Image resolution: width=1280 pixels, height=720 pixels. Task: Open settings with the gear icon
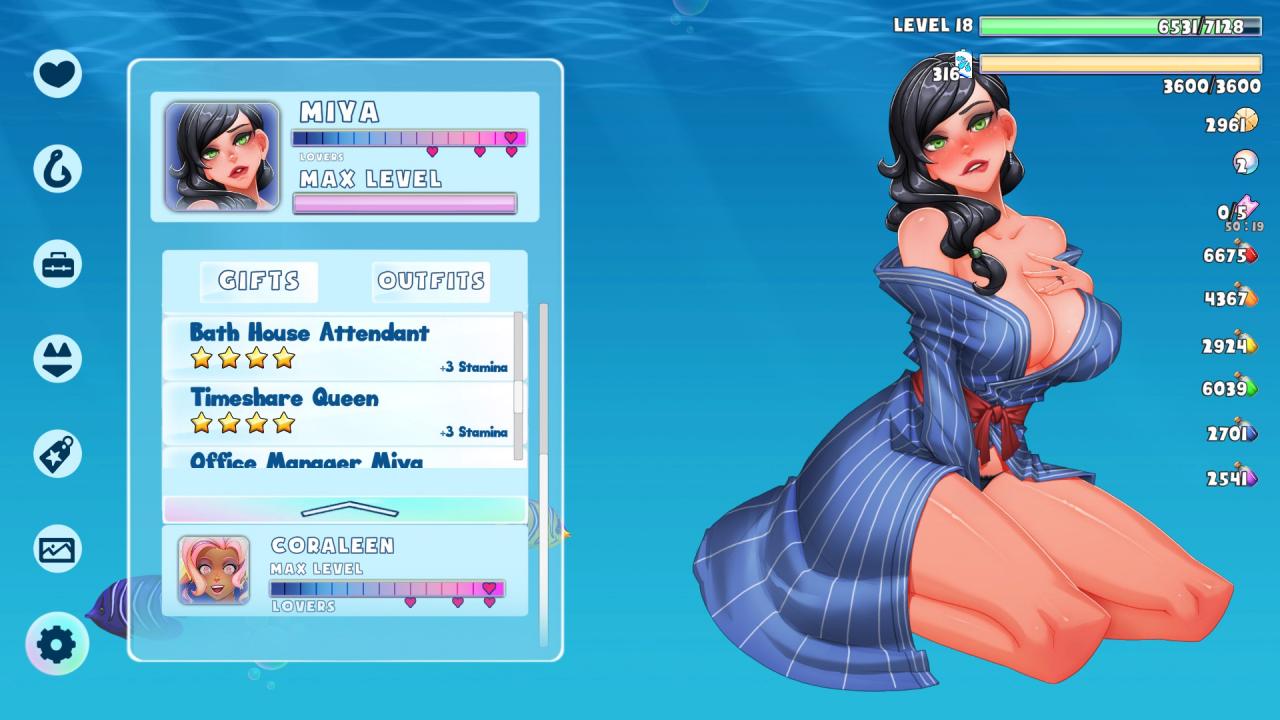point(57,644)
